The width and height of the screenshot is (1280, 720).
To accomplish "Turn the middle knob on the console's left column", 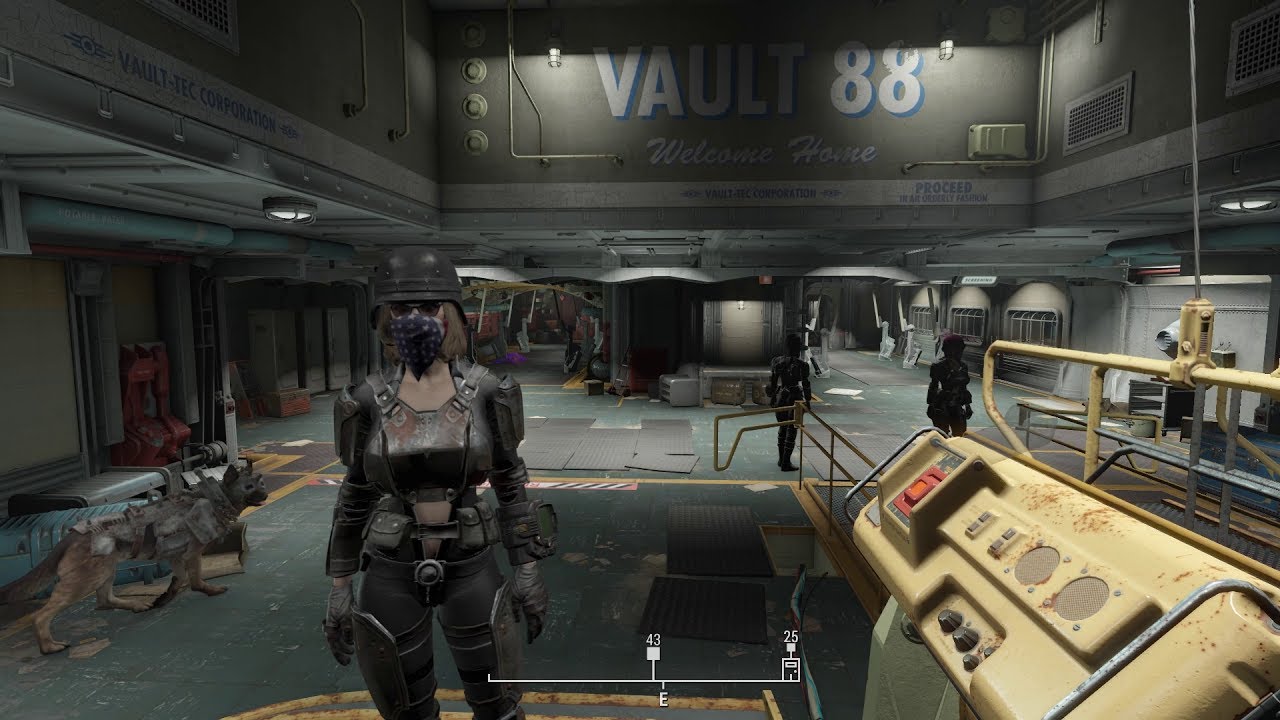I will tap(963, 638).
